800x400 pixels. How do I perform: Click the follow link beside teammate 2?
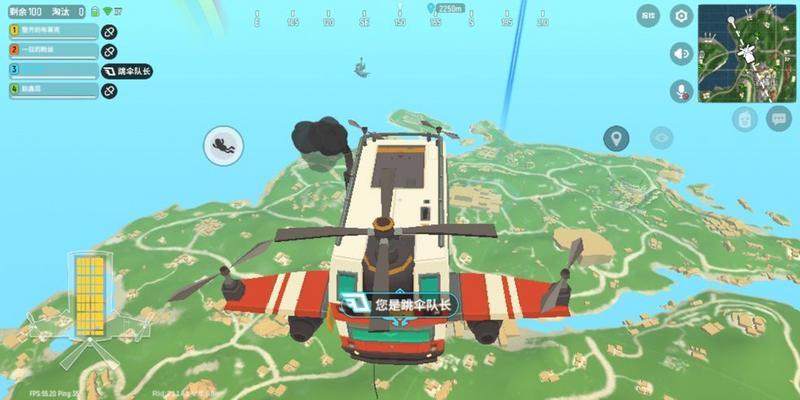pyautogui.click(x=109, y=51)
